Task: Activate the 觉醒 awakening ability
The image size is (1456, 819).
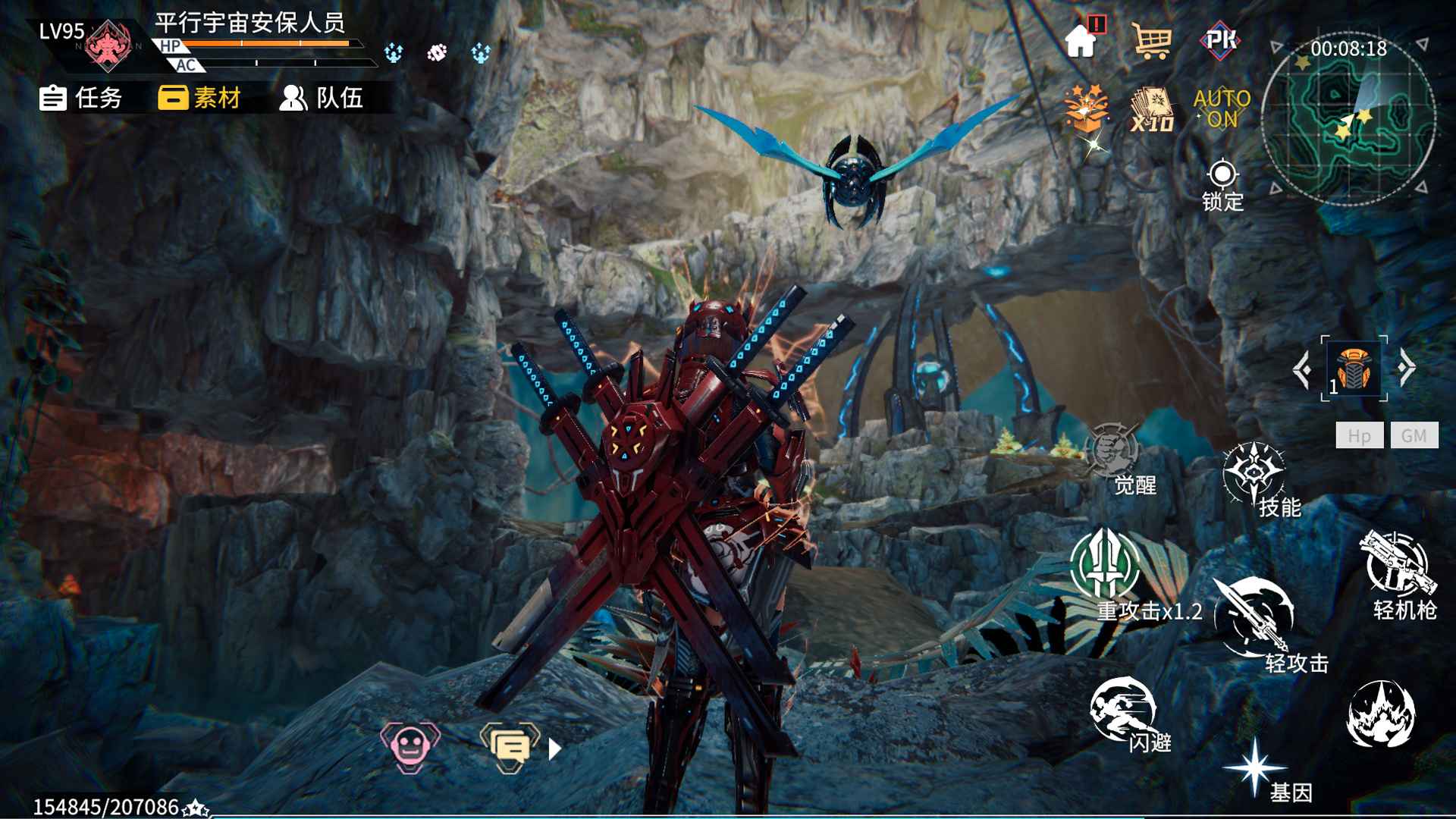Action: click(1114, 455)
